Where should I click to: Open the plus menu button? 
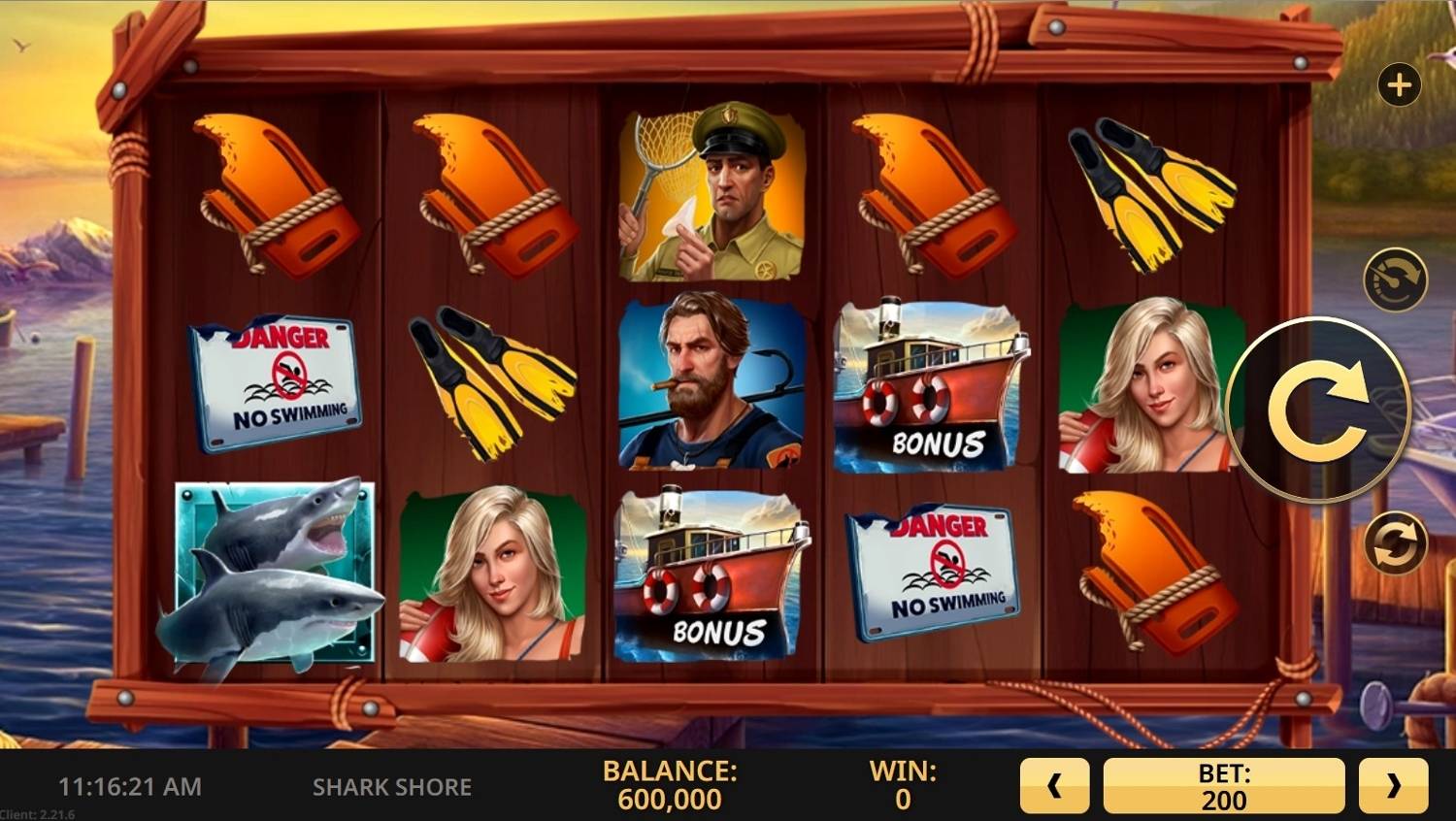coord(1399,85)
